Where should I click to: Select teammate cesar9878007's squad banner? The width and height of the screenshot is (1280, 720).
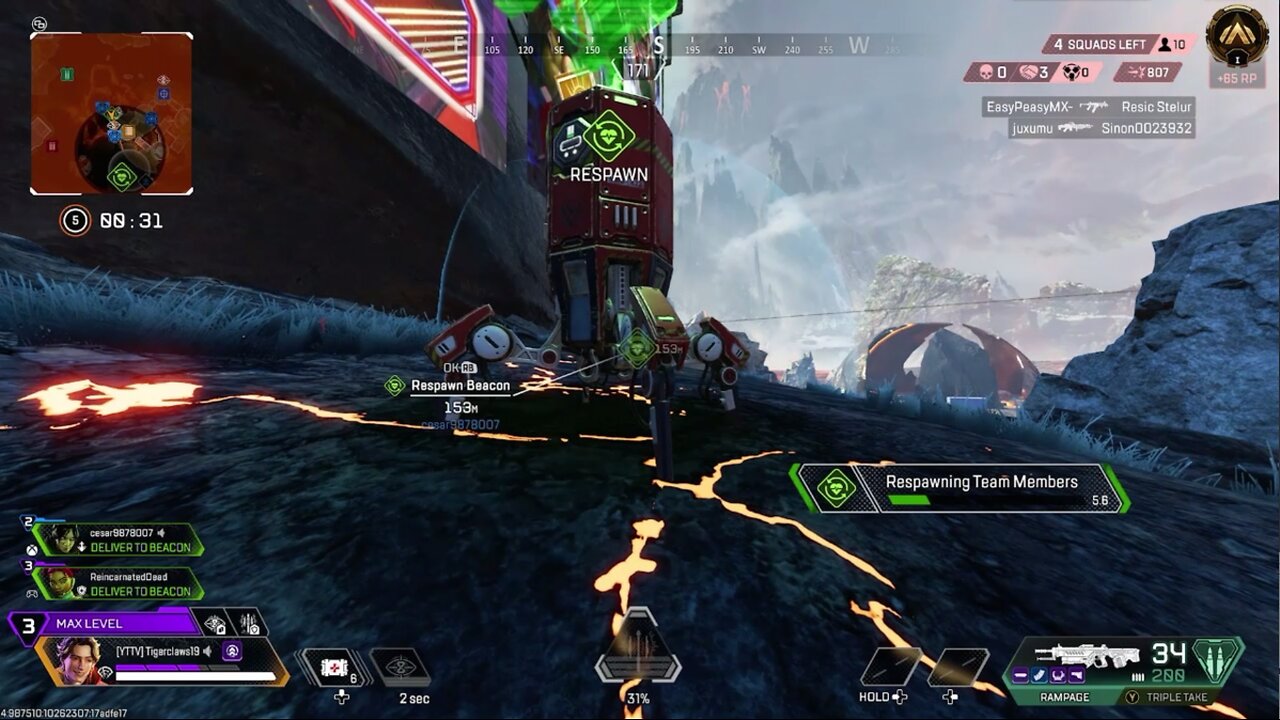pyautogui.click(x=118, y=540)
